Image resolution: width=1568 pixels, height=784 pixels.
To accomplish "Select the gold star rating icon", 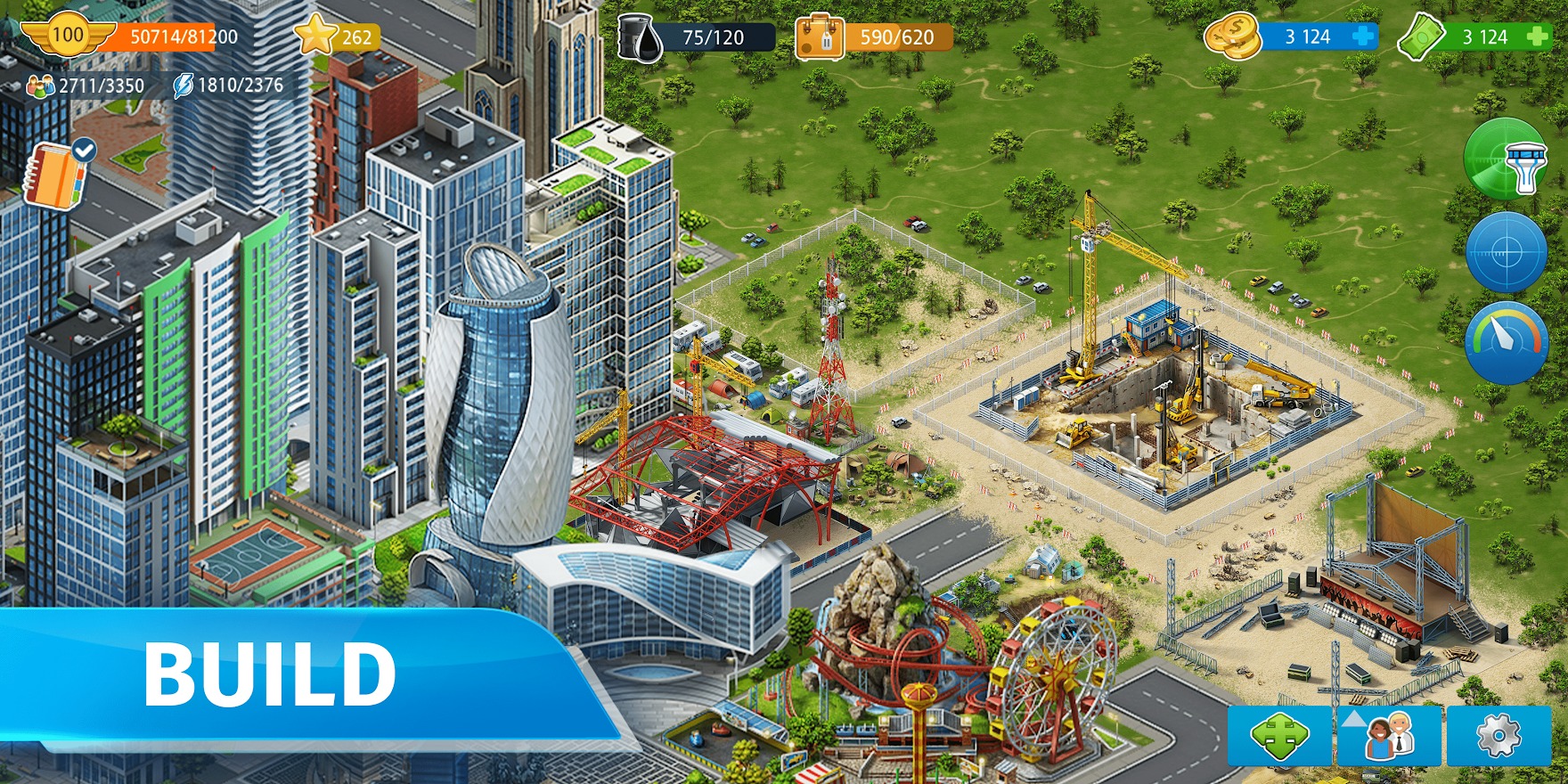I will (x=315, y=36).
